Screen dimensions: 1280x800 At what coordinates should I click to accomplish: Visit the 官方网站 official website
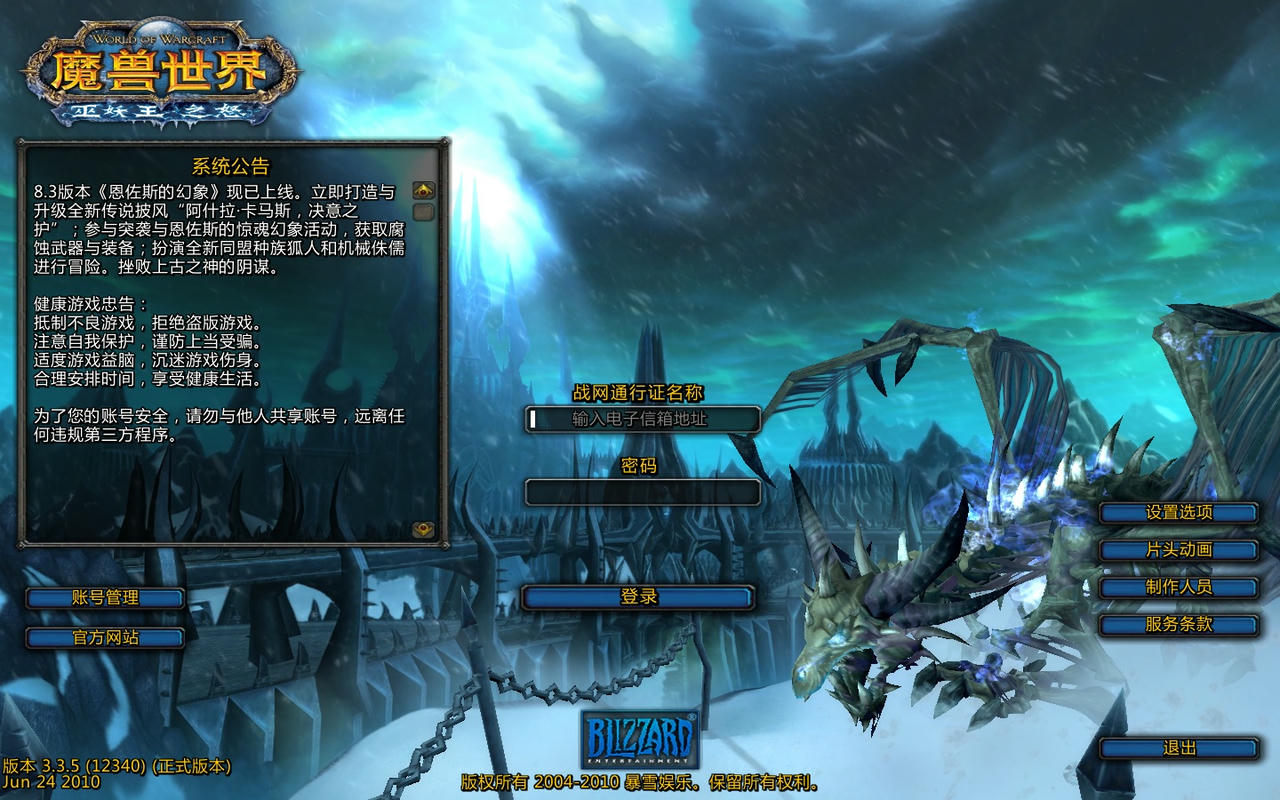(x=105, y=637)
